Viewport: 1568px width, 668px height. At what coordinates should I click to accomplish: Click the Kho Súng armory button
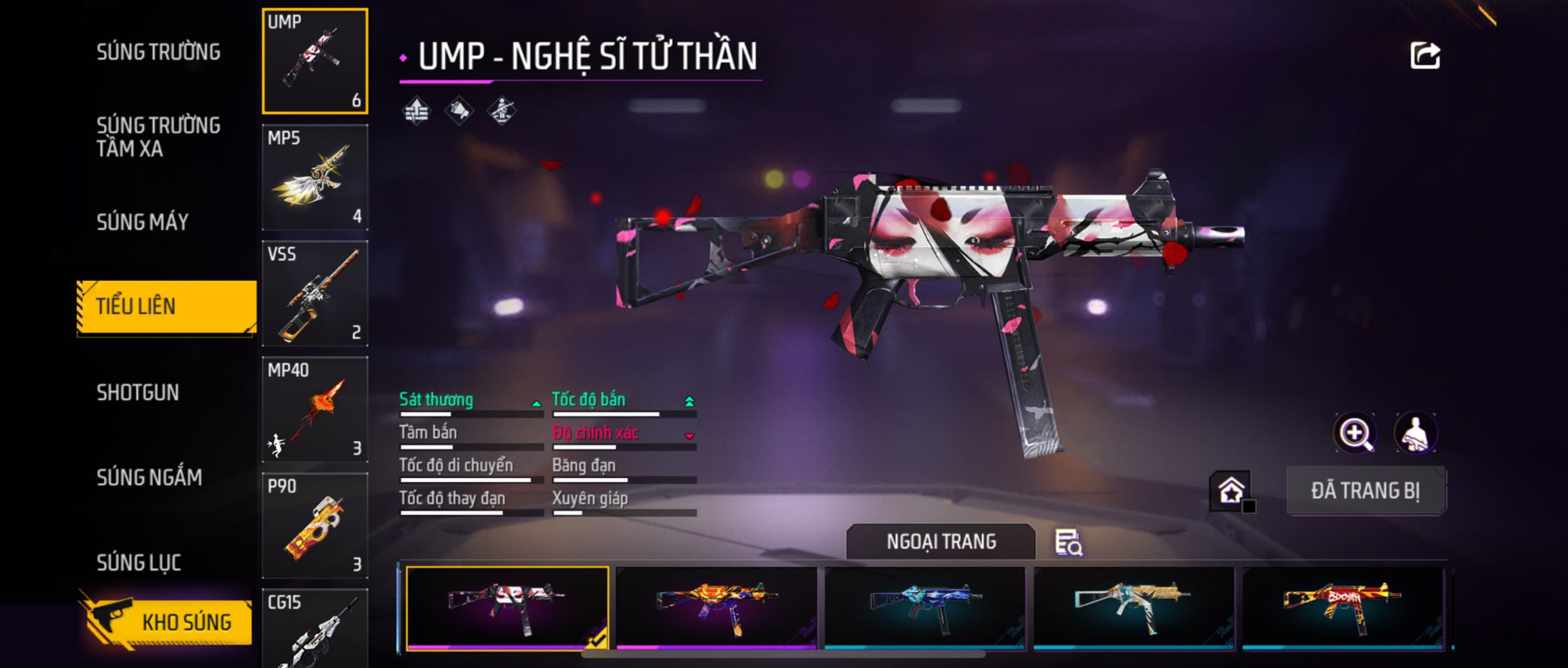[167, 622]
